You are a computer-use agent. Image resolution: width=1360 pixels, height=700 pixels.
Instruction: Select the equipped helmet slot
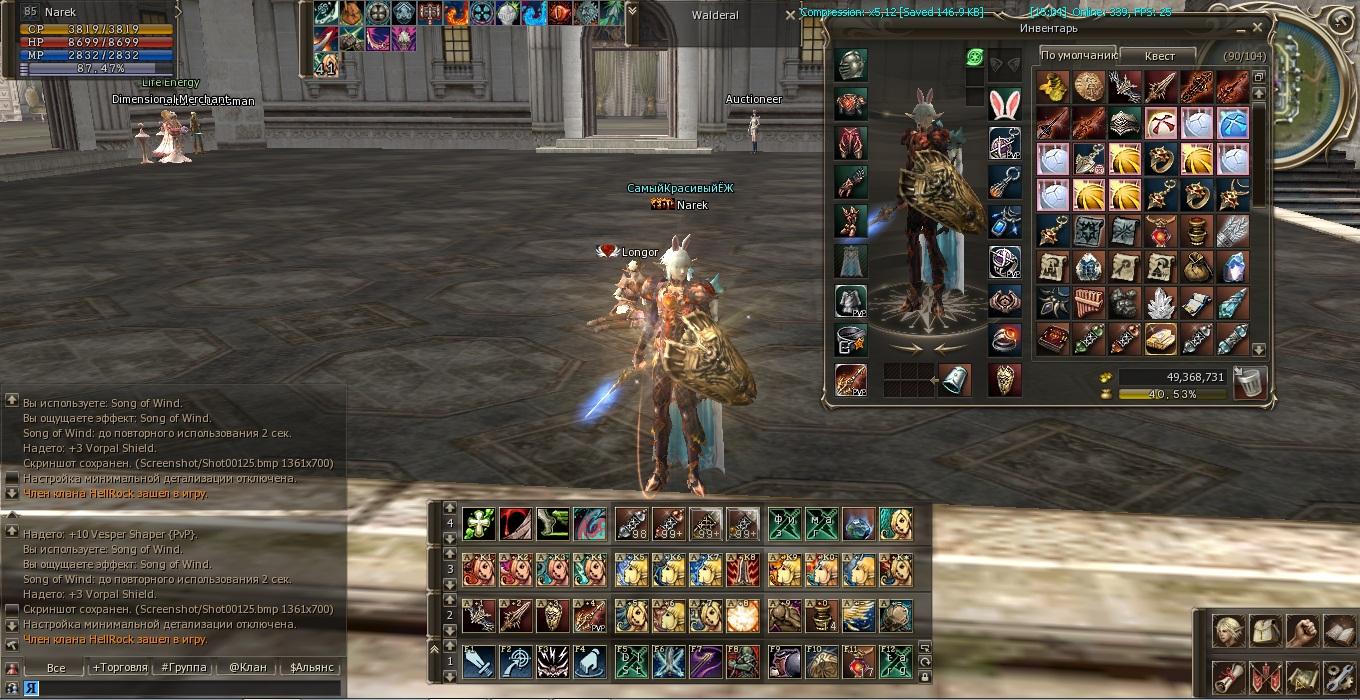tap(851, 65)
